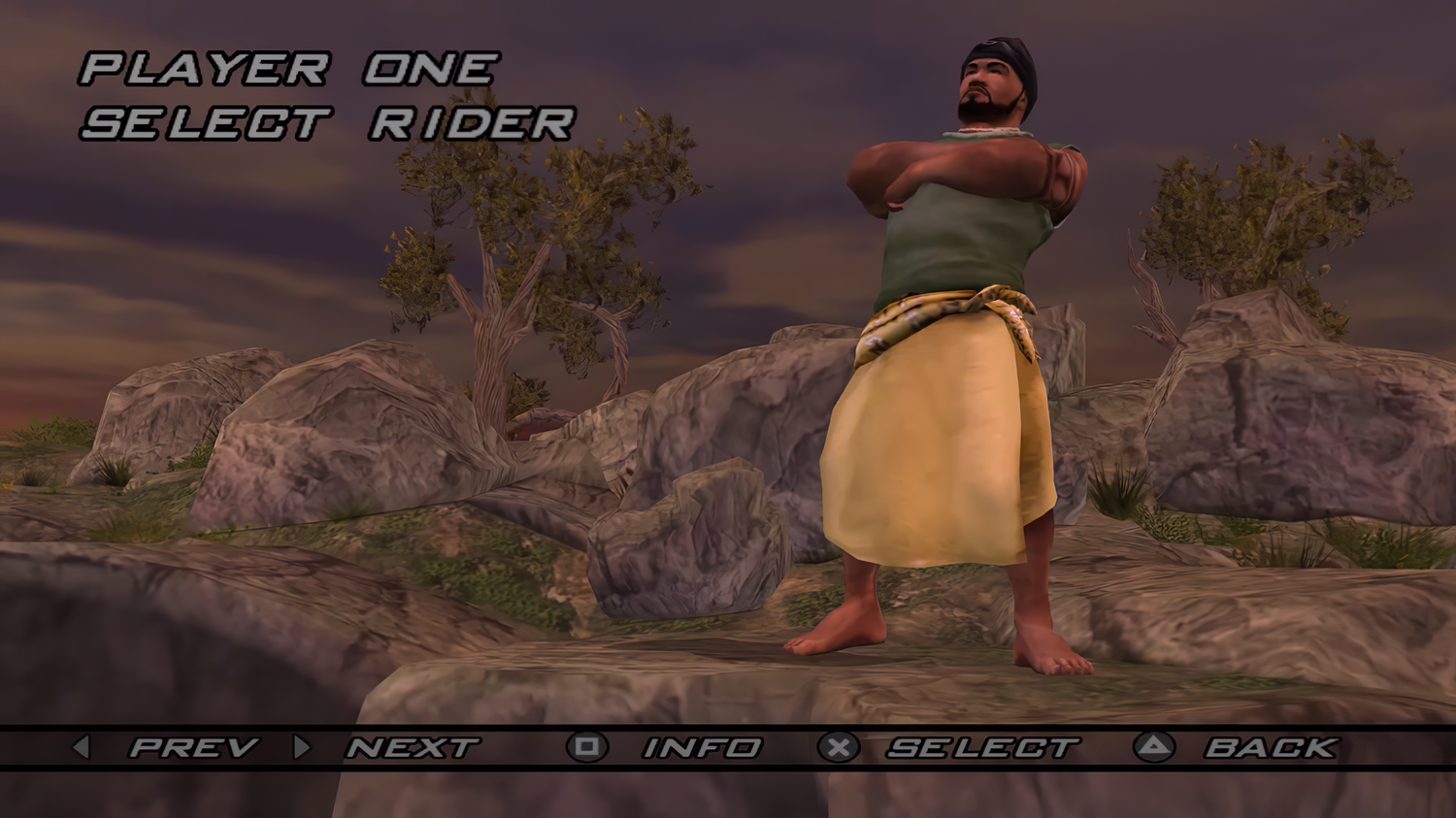Image resolution: width=1456 pixels, height=818 pixels.
Task: Click the Triangle button BACK icon
Action: click(x=1155, y=747)
